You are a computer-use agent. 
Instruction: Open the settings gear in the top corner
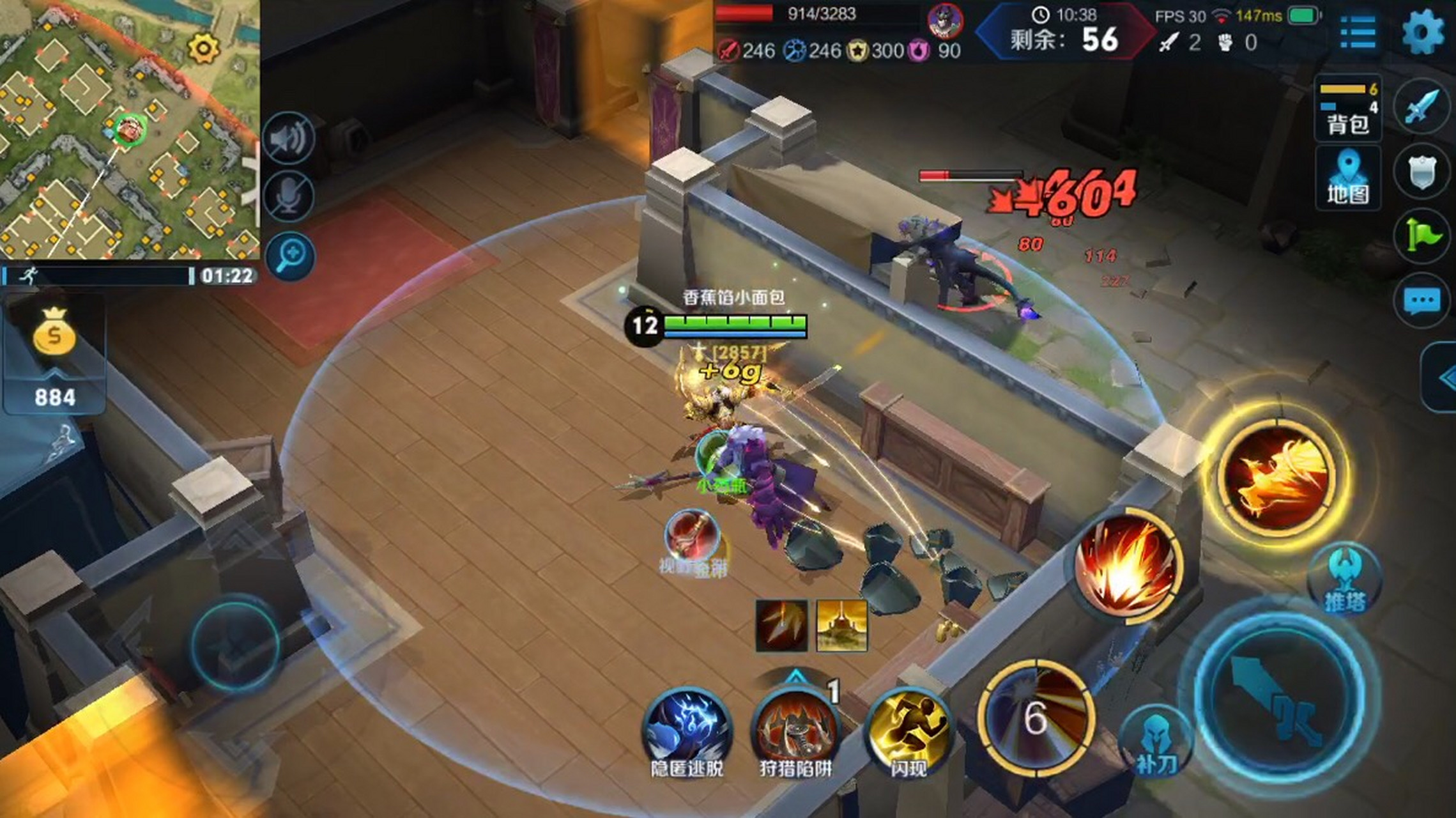[1422, 32]
